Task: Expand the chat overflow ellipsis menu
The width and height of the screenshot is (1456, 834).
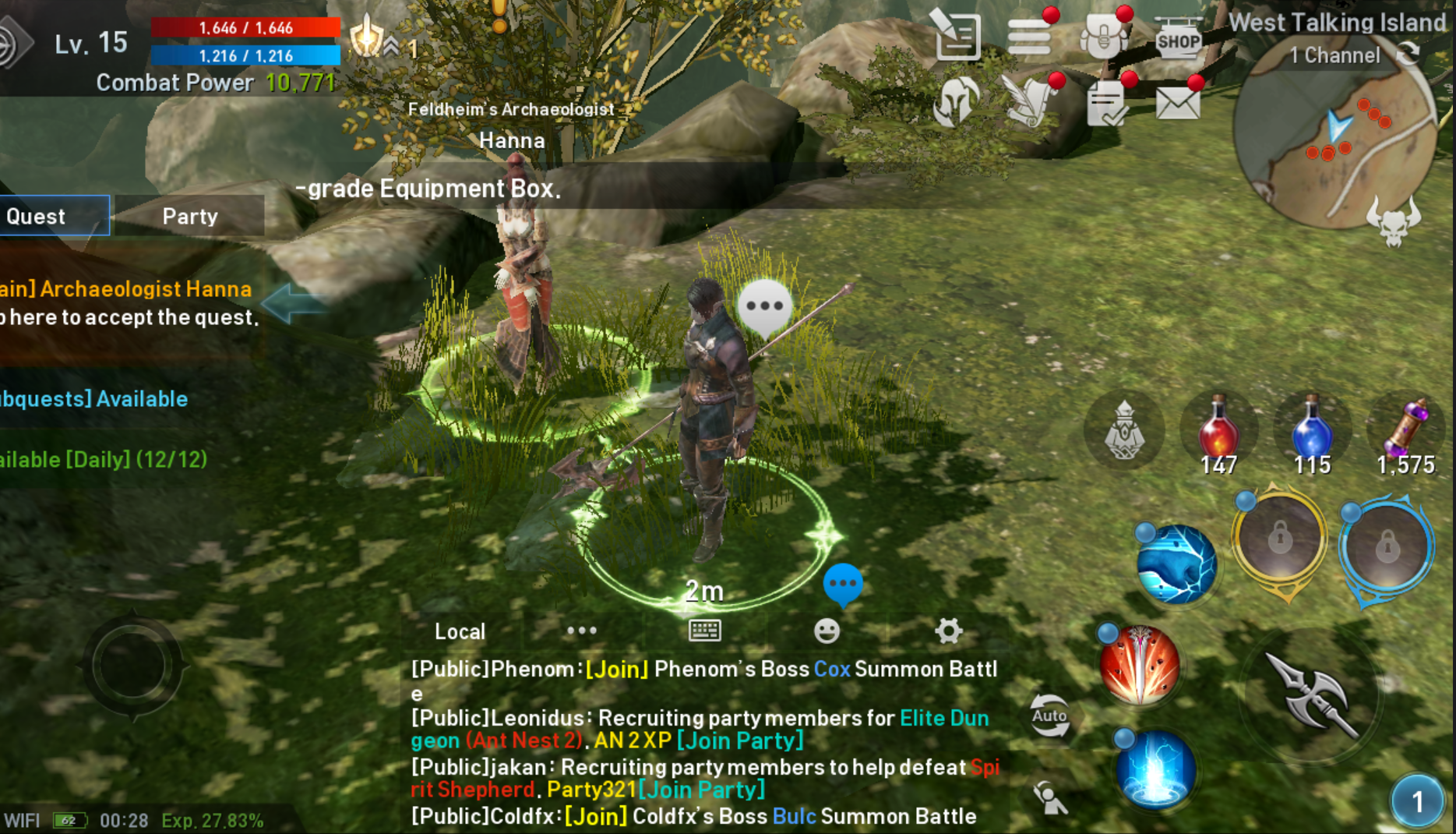Action: [580, 630]
